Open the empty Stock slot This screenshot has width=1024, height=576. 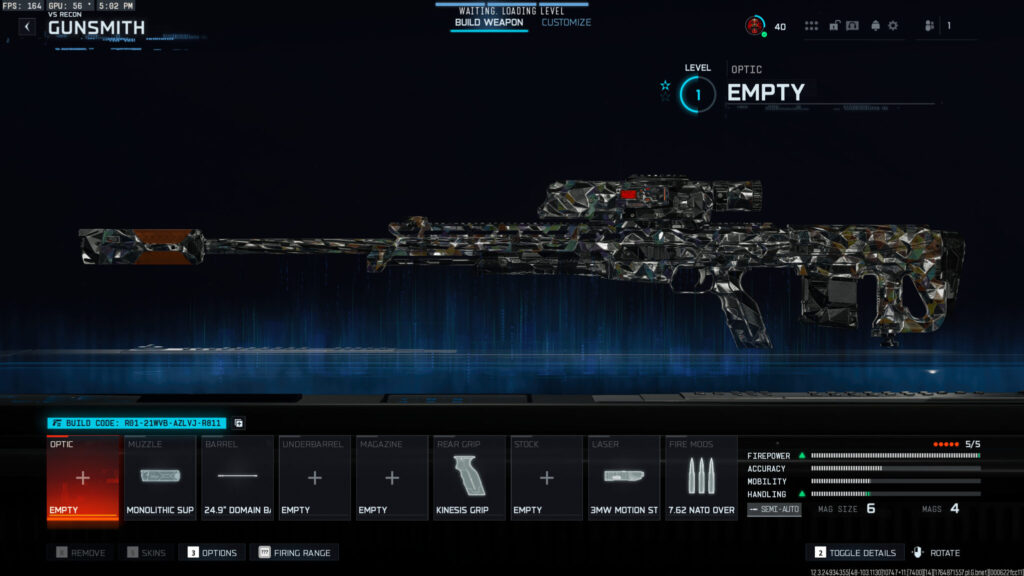[547, 478]
